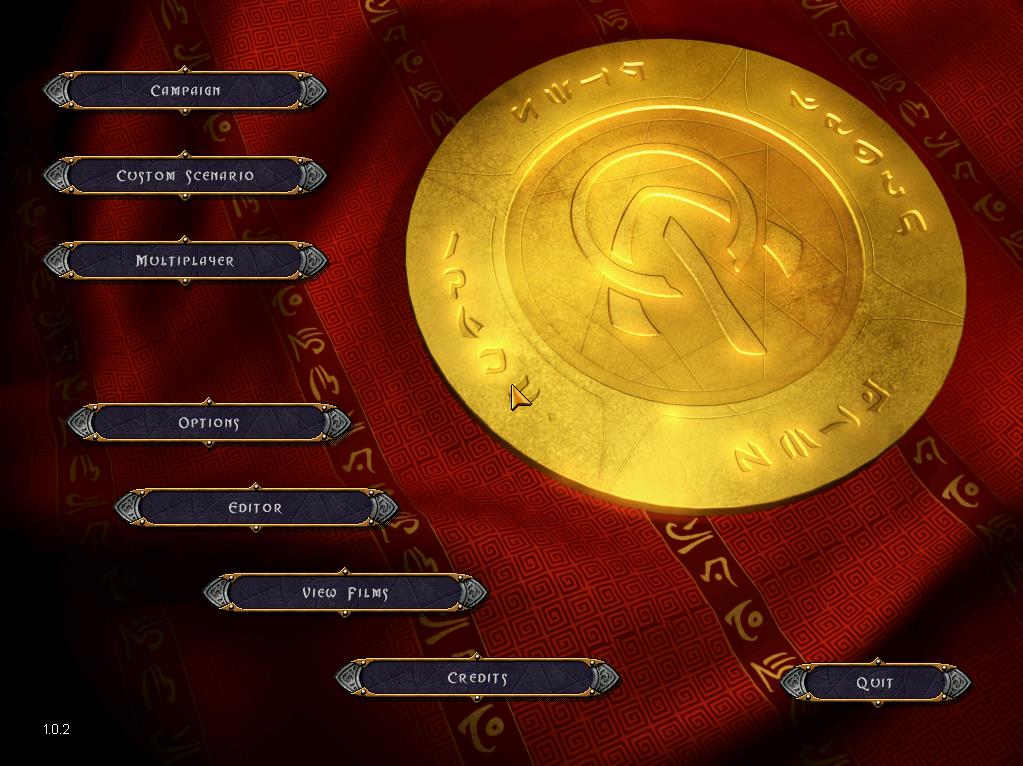Open the Options screen
This screenshot has height=766, width=1023.
tap(209, 423)
